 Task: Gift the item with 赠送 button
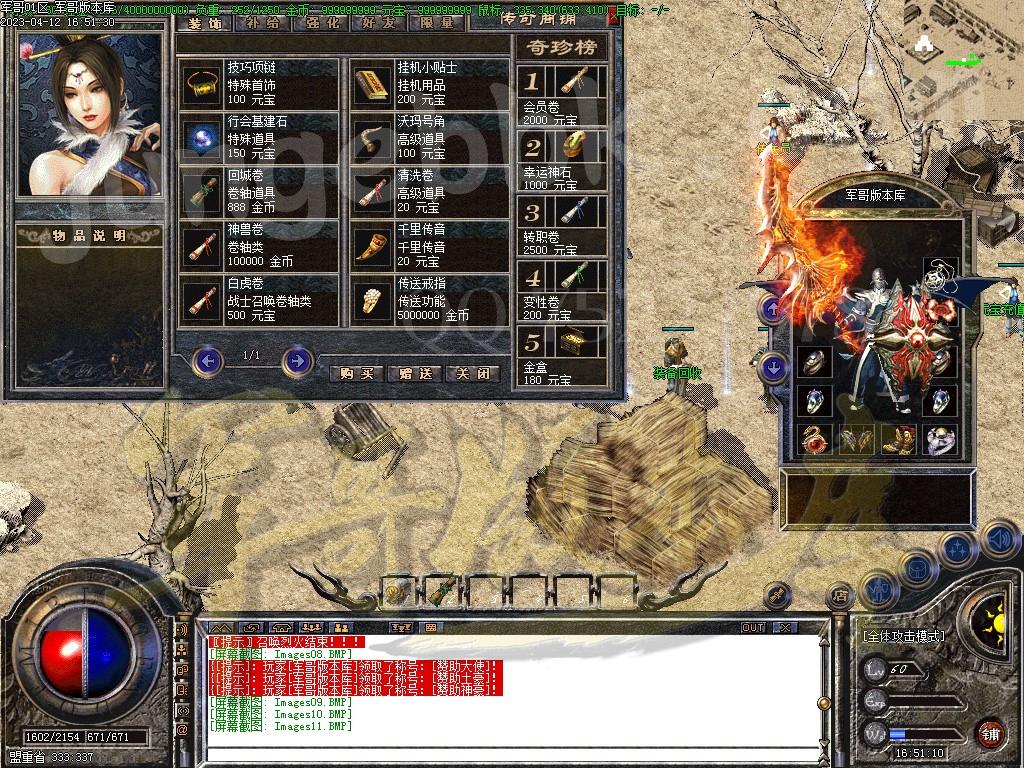[x=414, y=373]
